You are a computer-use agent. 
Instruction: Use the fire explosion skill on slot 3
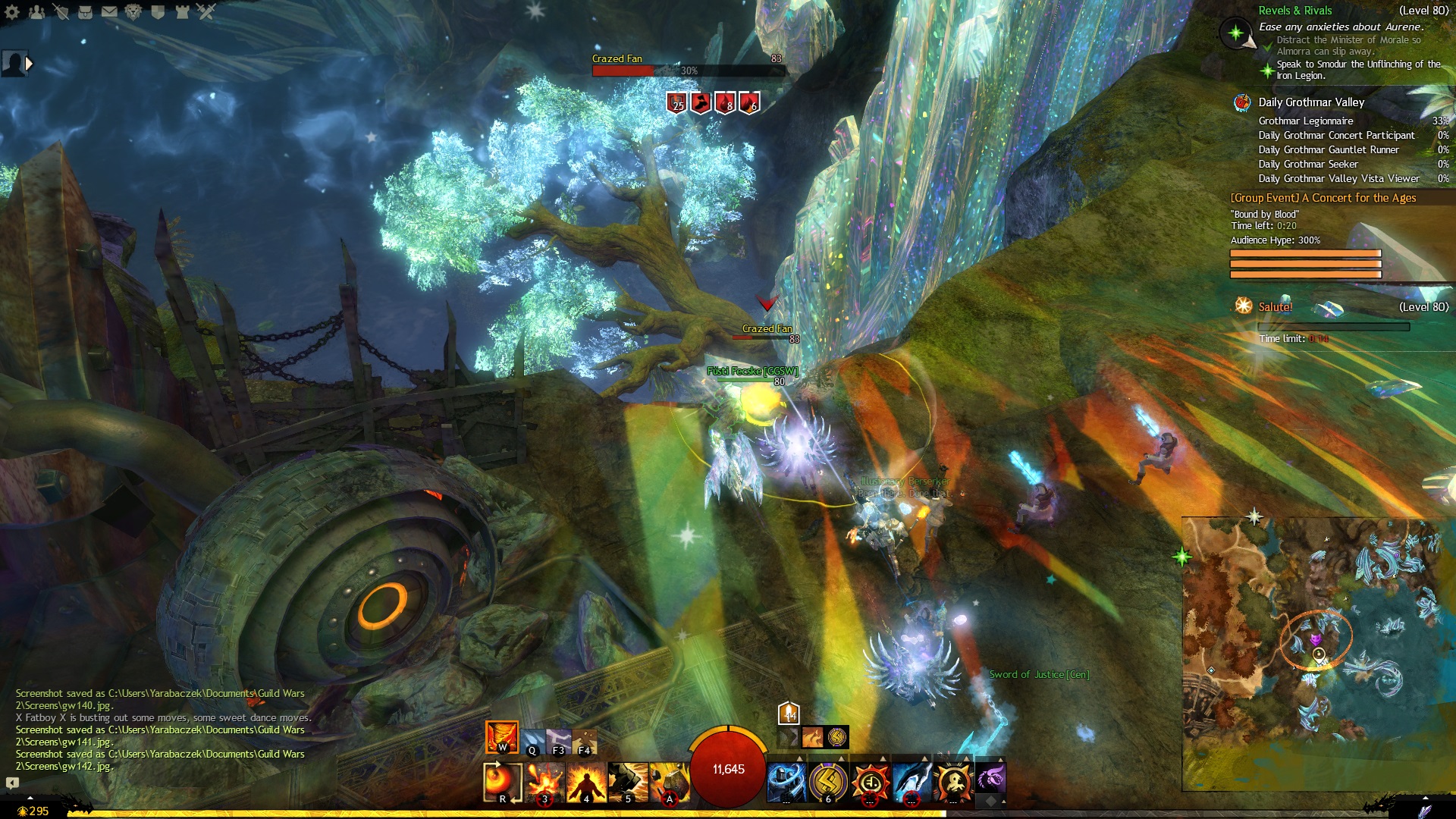coord(545,782)
